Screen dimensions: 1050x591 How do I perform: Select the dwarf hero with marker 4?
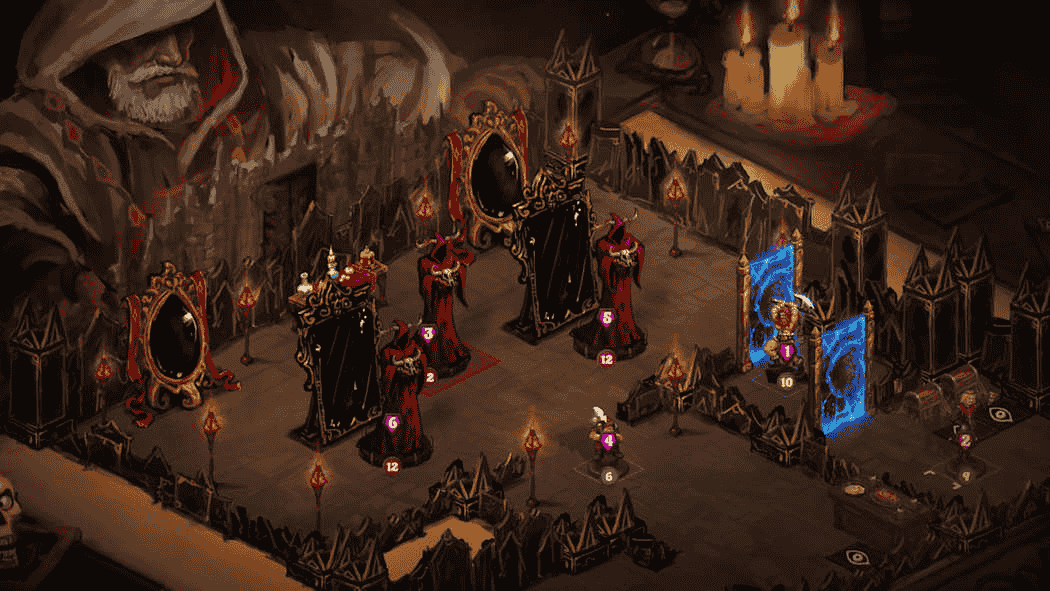coord(606,436)
